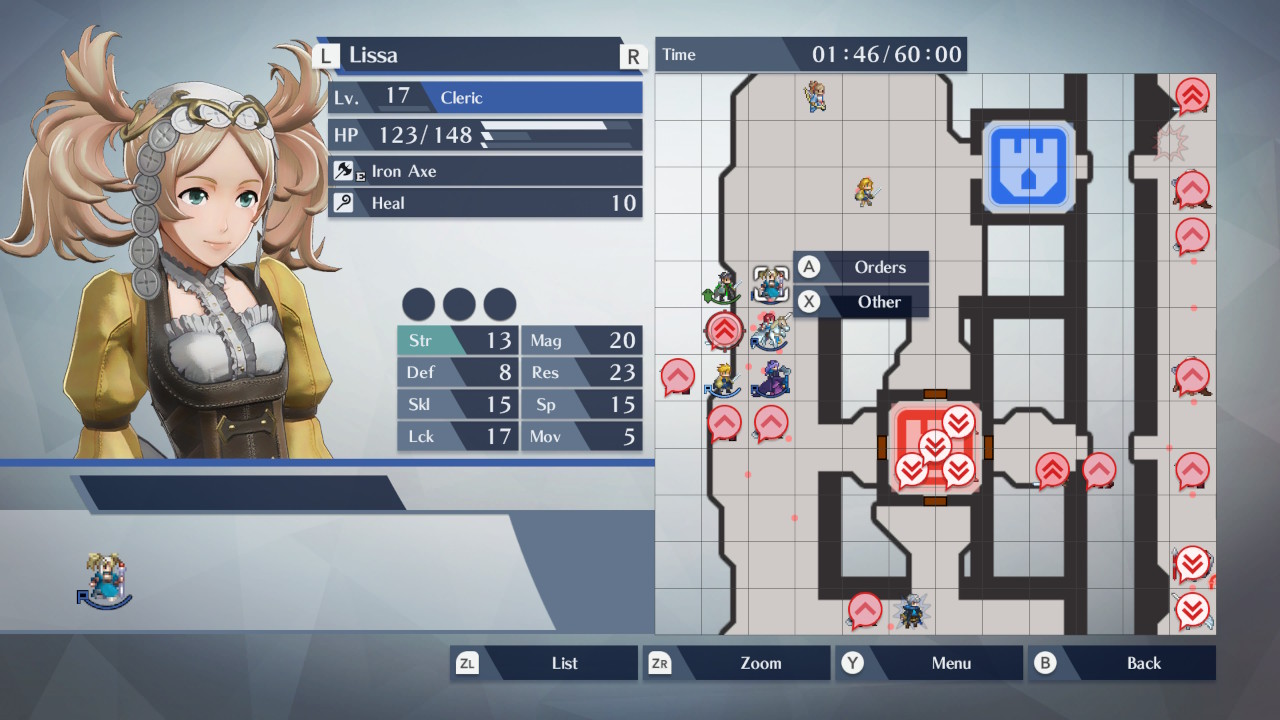Open the Menu button

pos(930,663)
